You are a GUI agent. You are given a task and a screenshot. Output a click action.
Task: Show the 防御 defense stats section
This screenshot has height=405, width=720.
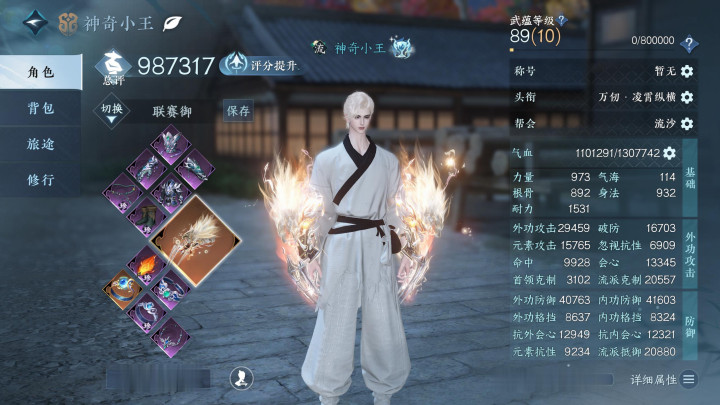[690, 327]
